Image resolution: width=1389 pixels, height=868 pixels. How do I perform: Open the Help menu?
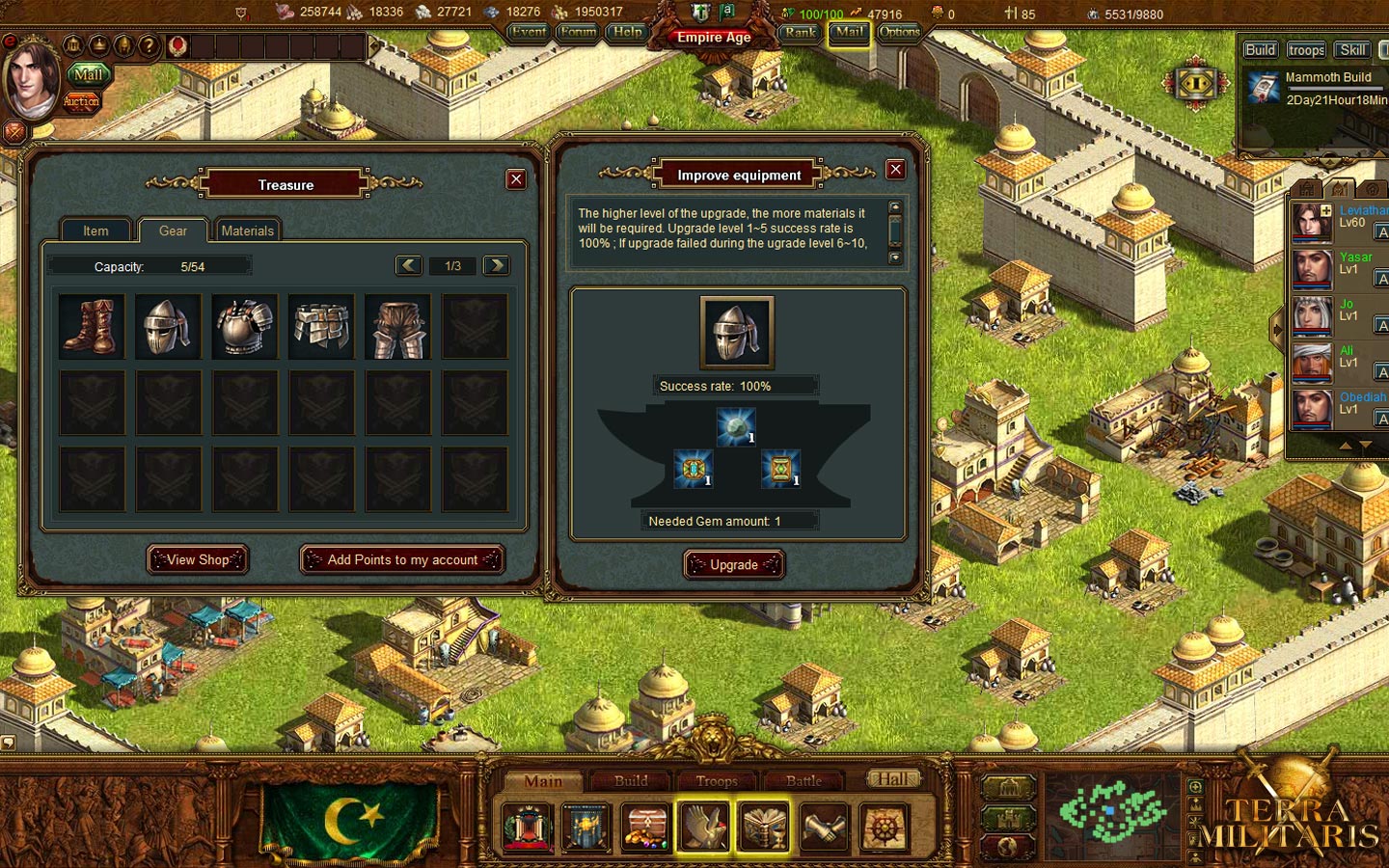[628, 32]
